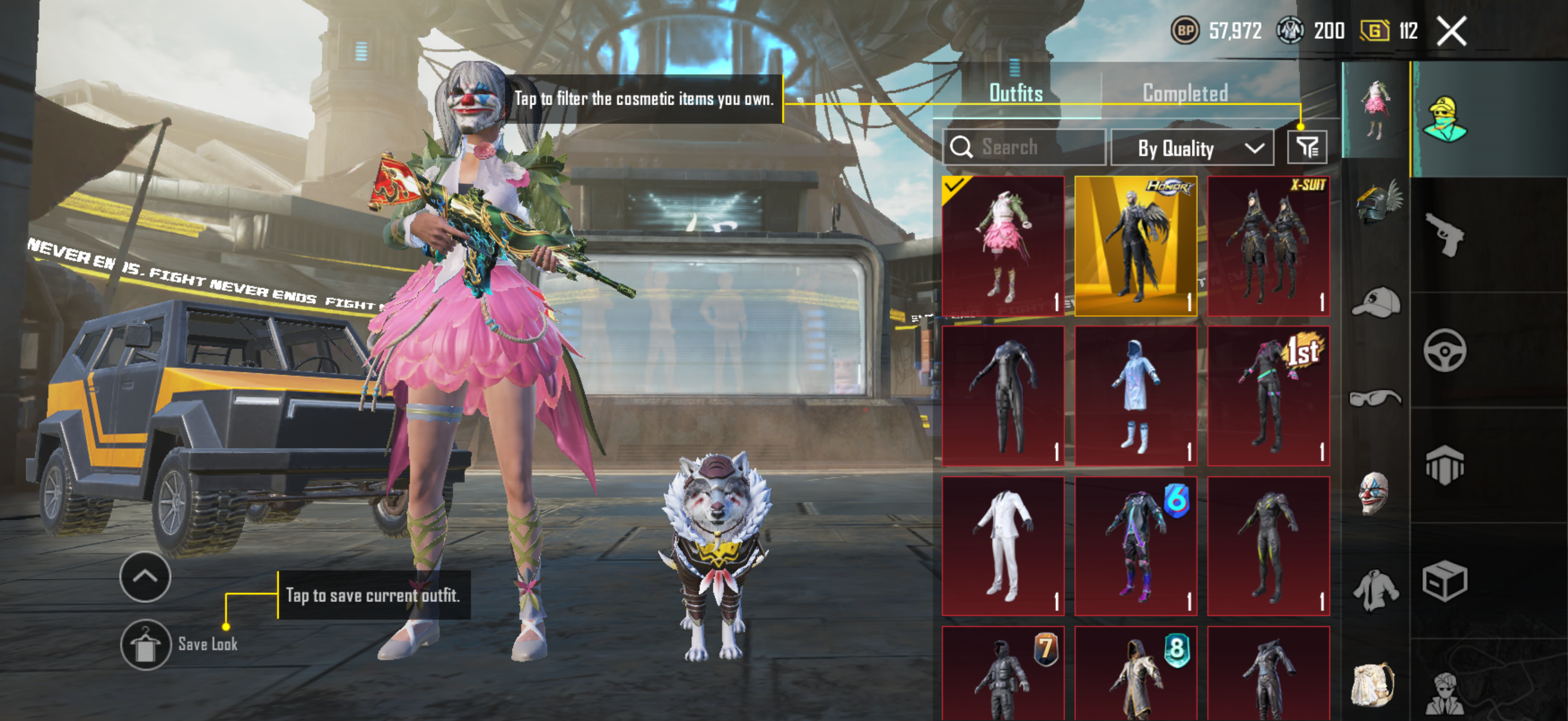Open the clown mask category
Viewport: 1568px width, 721px height.
[x=1375, y=493]
